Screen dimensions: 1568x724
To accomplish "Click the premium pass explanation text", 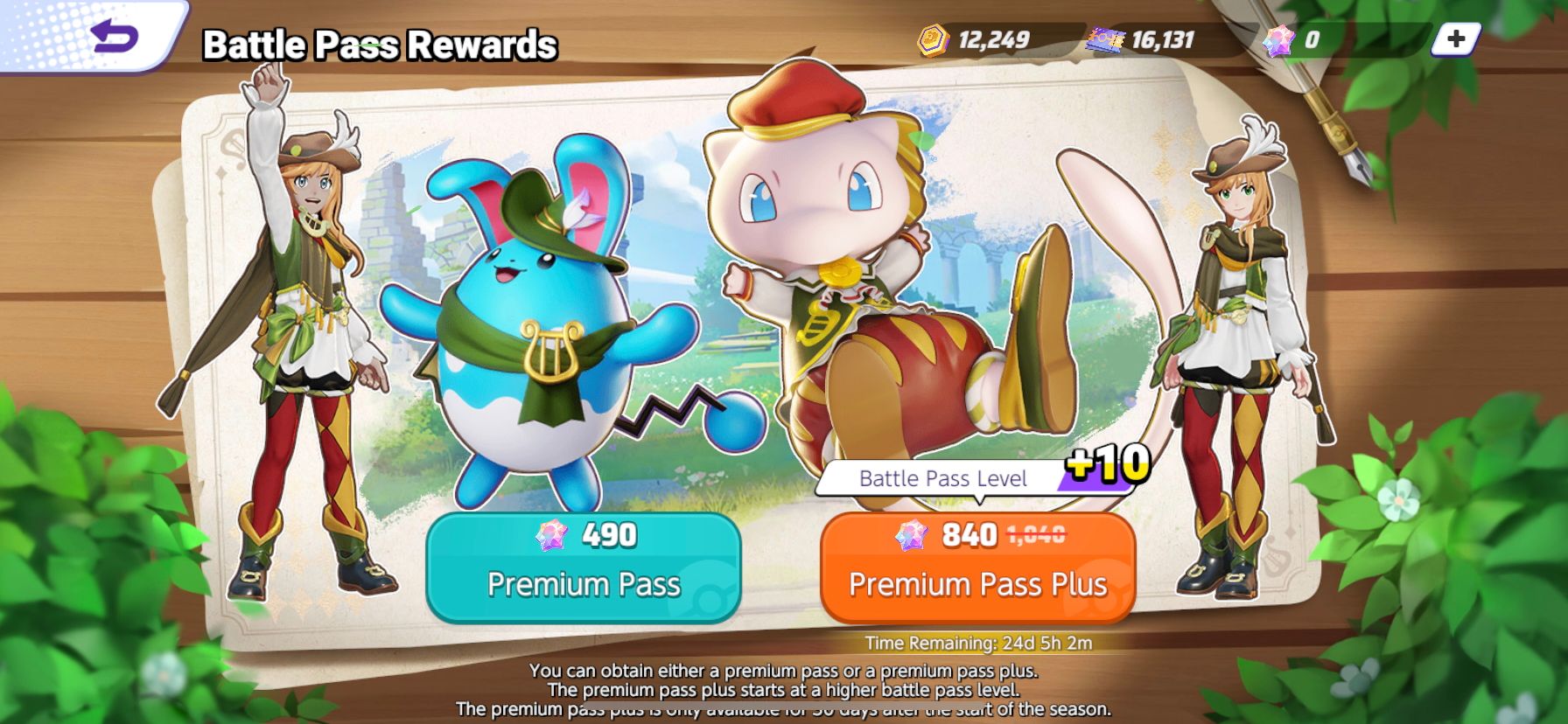I will tap(784, 691).
